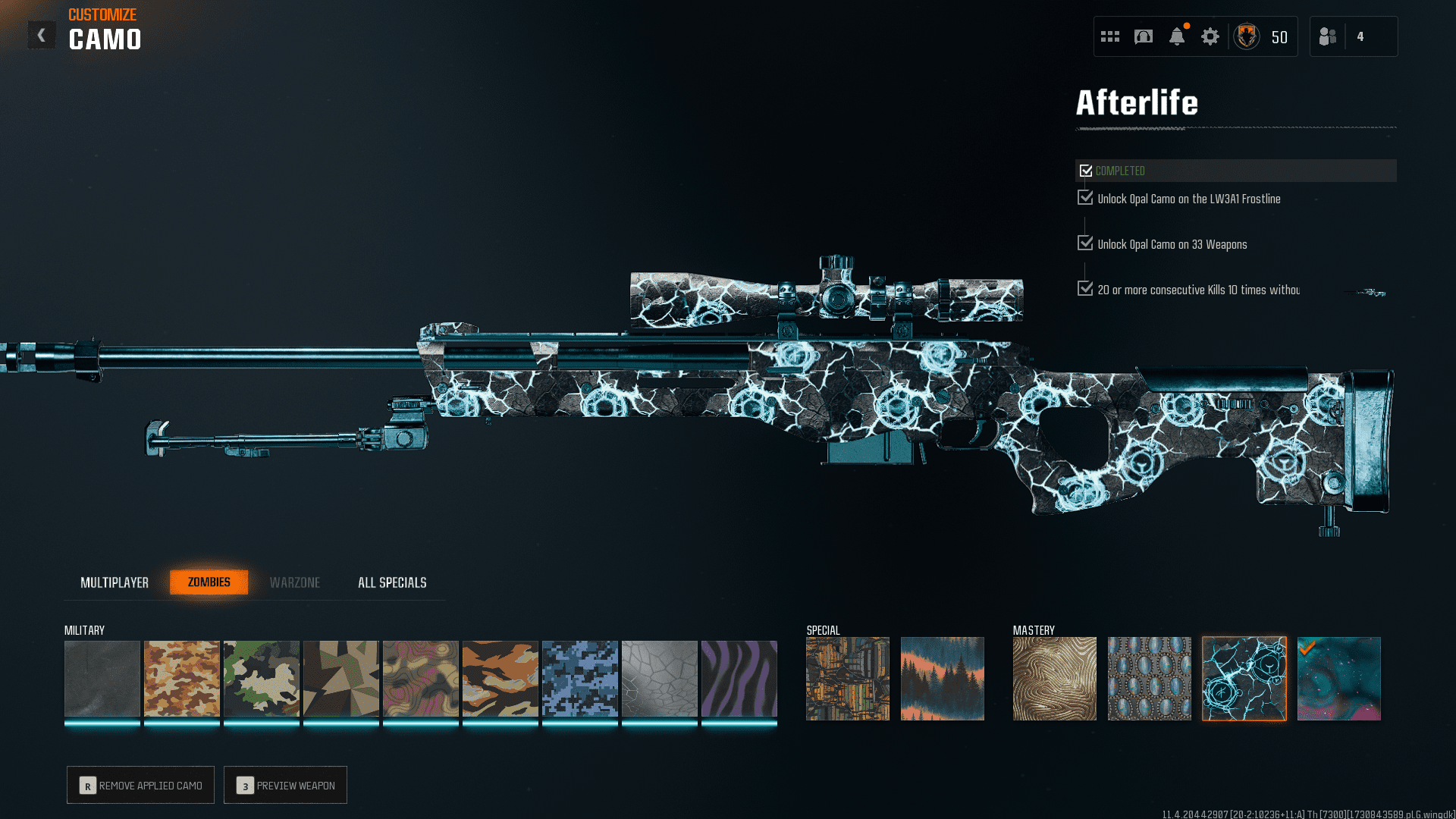The width and height of the screenshot is (1456, 819).
Task: Choose the green and white woodland camo
Action: [262, 679]
